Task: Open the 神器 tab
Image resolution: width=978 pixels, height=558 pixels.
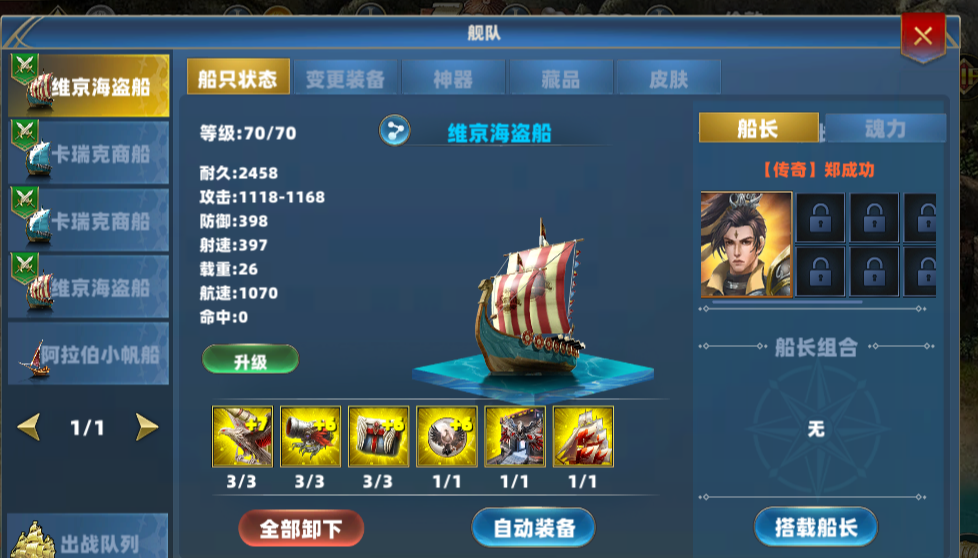Action: pos(453,79)
